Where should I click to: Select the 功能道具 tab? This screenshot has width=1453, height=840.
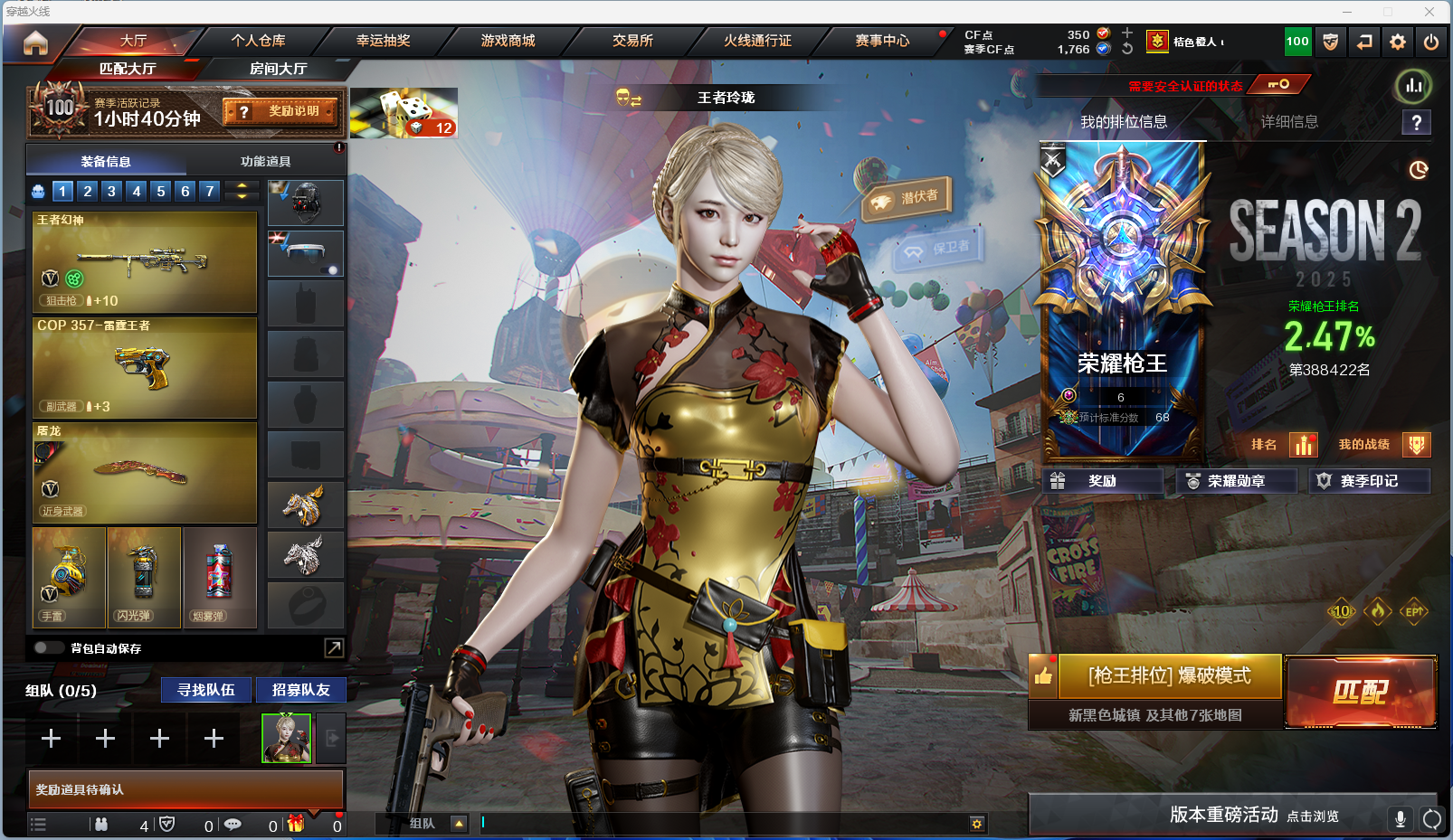coord(265,162)
